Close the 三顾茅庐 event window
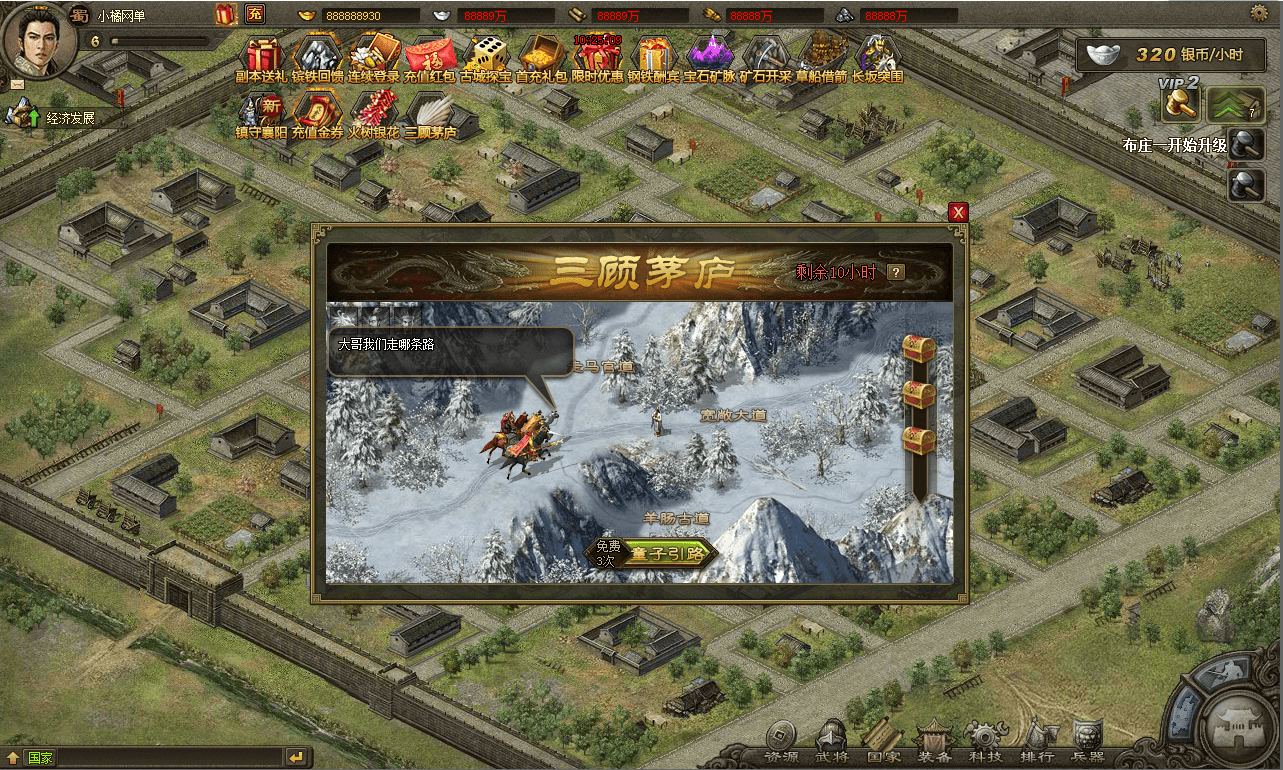Viewport: 1283px width, 770px height. (x=958, y=212)
